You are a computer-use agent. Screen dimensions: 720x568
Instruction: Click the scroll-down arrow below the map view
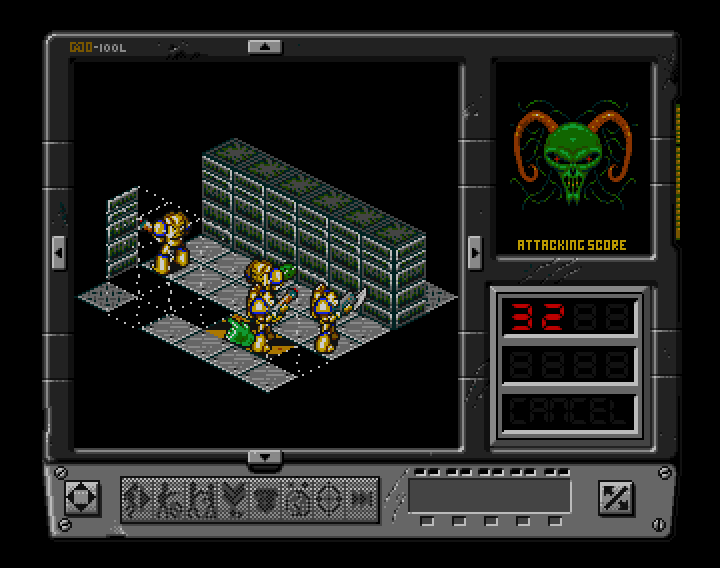pos(265,458)
